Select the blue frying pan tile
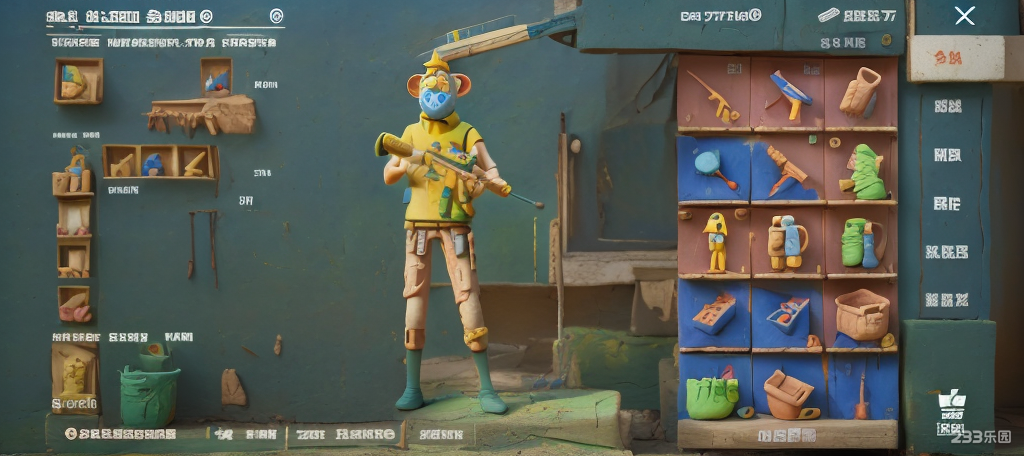Image resolution: width=1024 pixels, height=456 pixels. [x=714, y=167]
